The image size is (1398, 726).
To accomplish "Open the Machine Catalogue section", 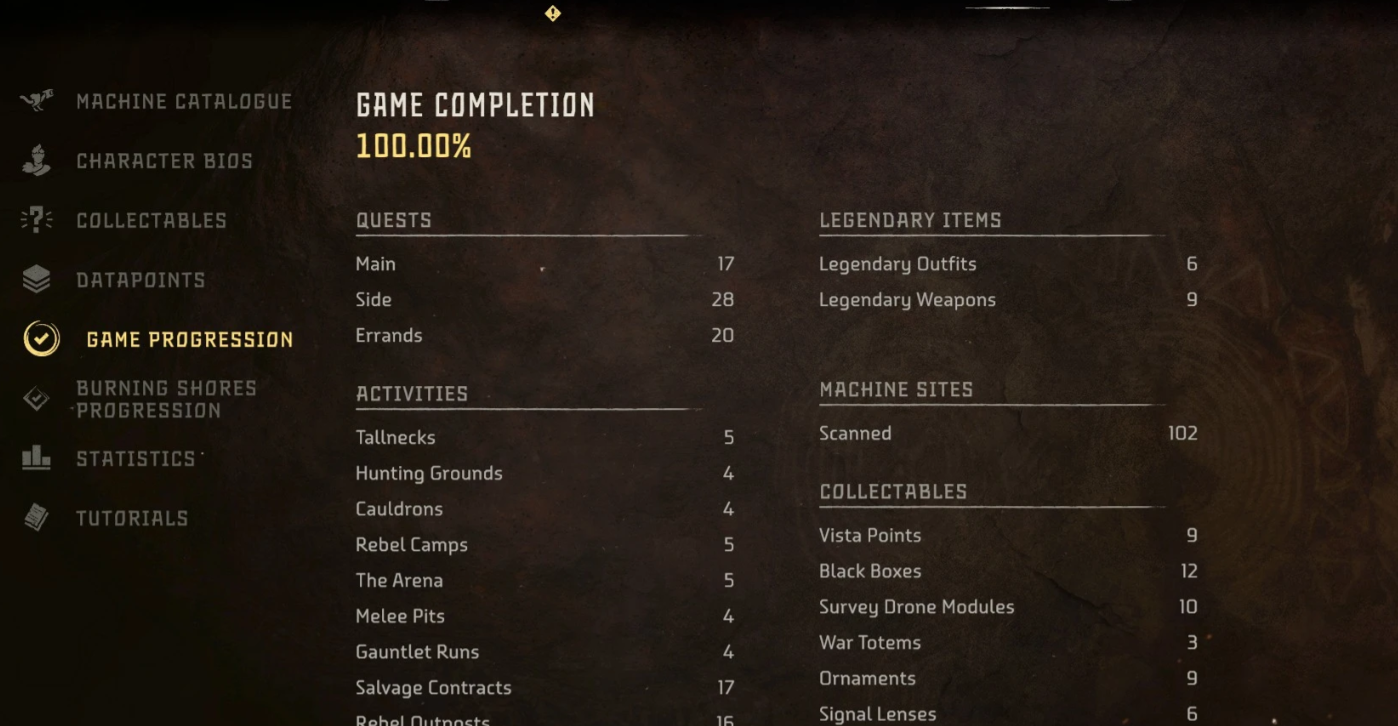I will coord(184,102).
